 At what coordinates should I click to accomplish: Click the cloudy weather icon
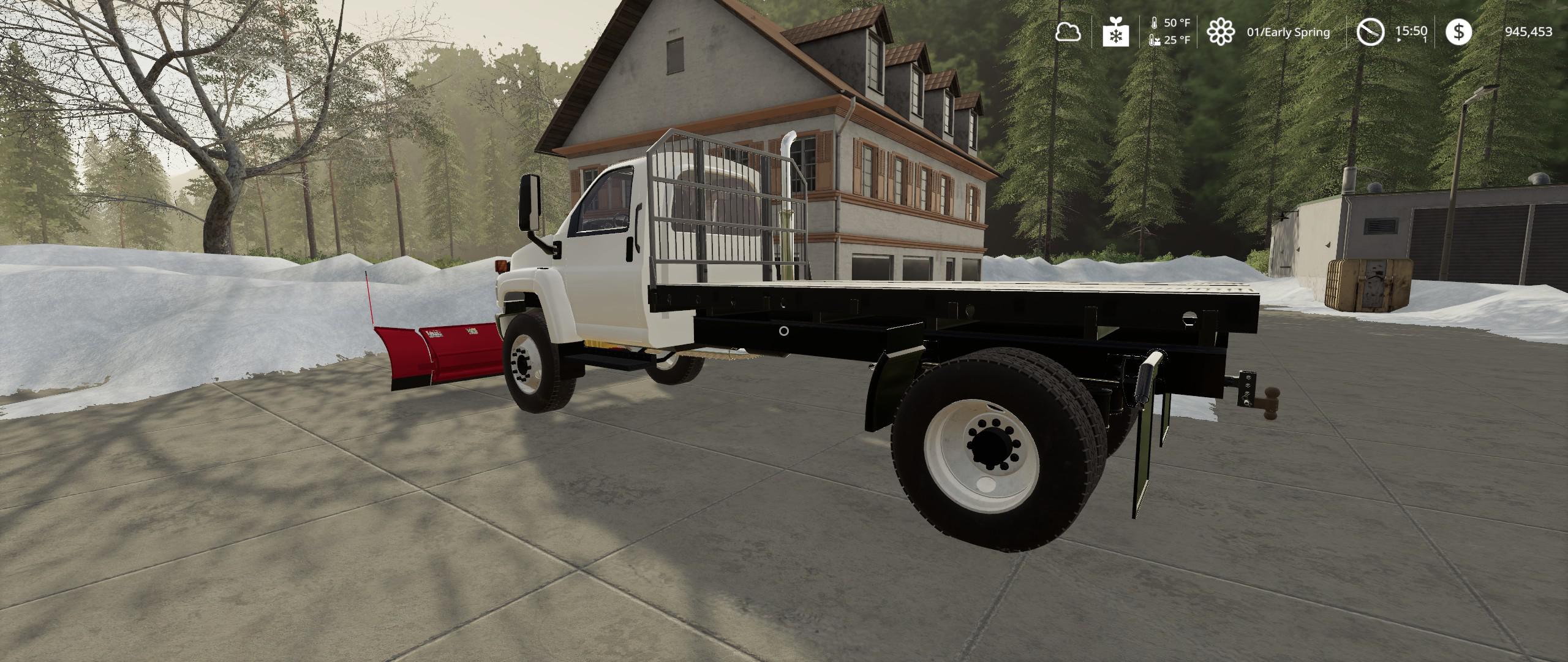pyautogui.click(x=1068, y=32)
